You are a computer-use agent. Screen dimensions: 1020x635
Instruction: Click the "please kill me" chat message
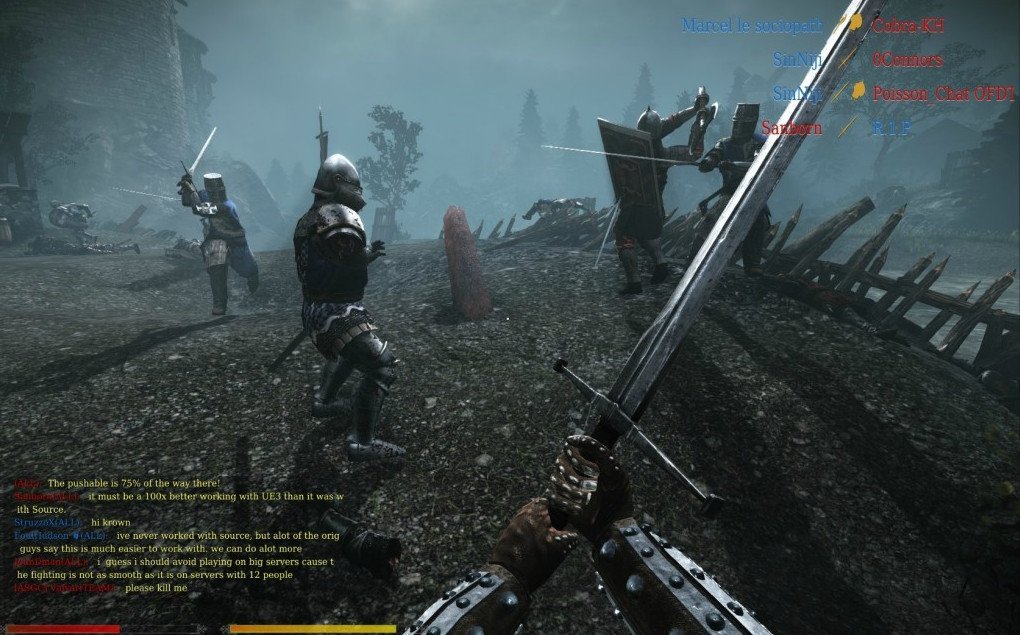tap(156, 587)
